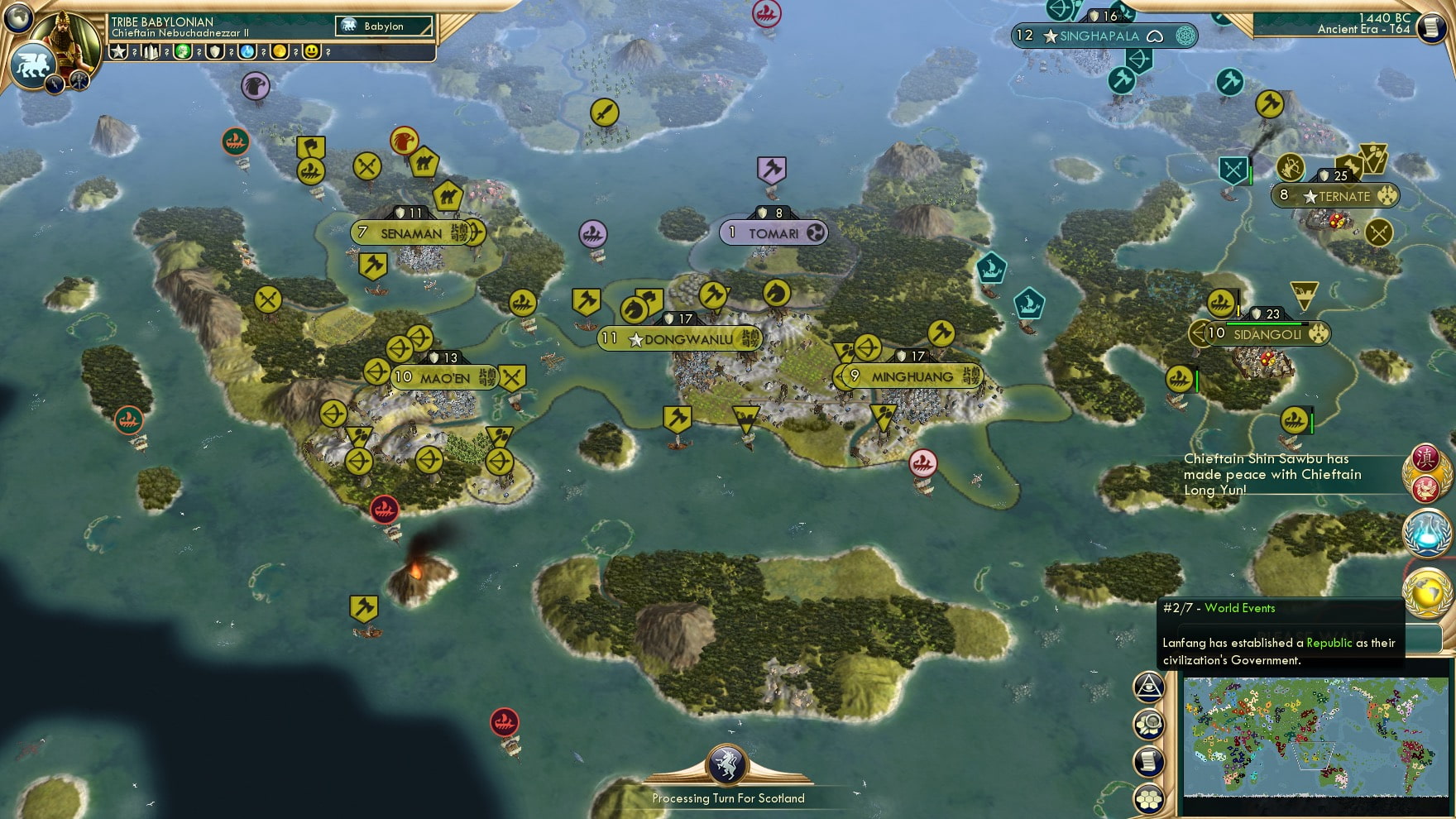
Task: Expand the Ternate city banner details
Action: tap(1334, 197)
